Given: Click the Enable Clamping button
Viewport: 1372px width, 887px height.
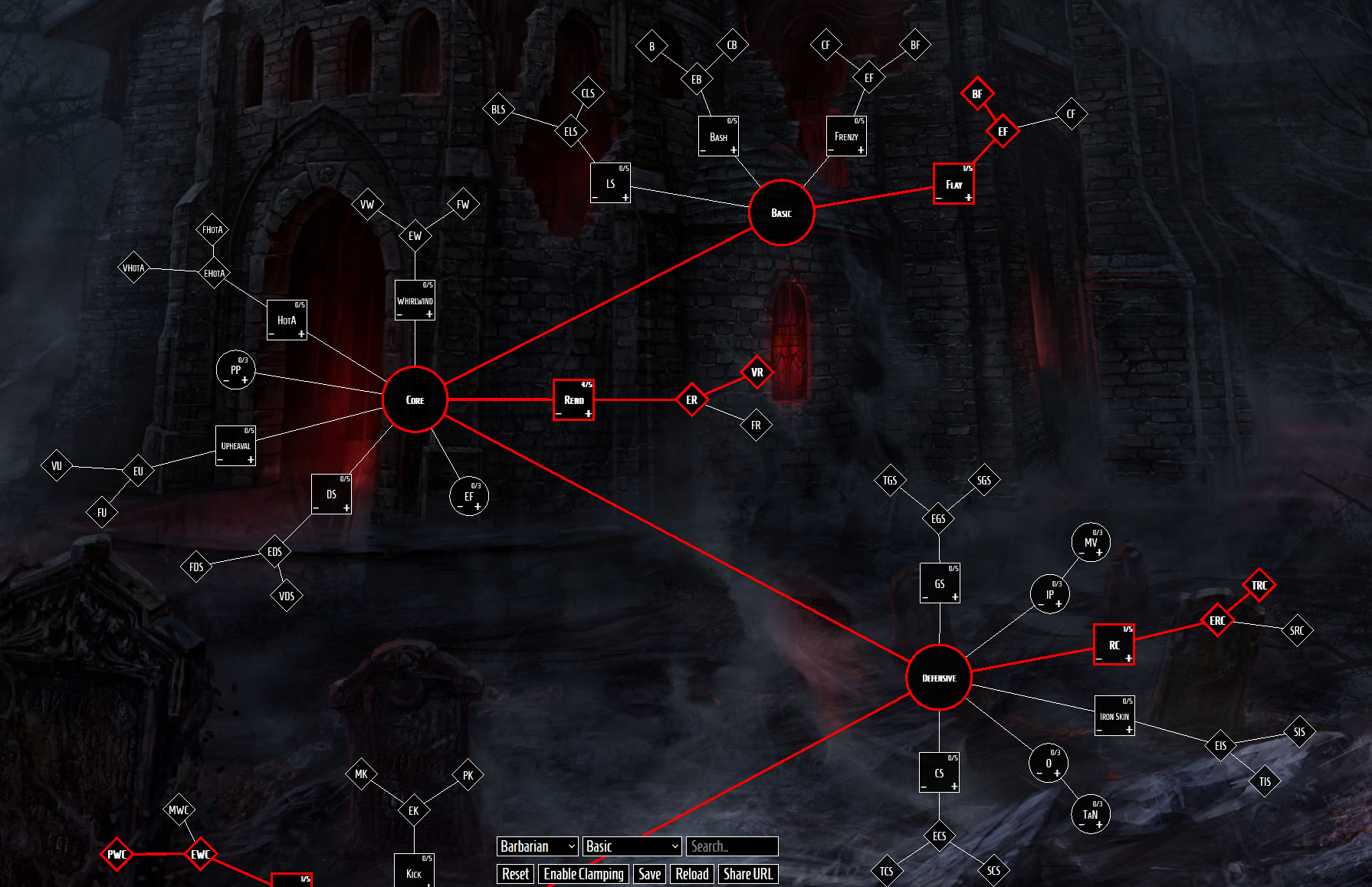Looking at the screenshot, I should 583,874.
